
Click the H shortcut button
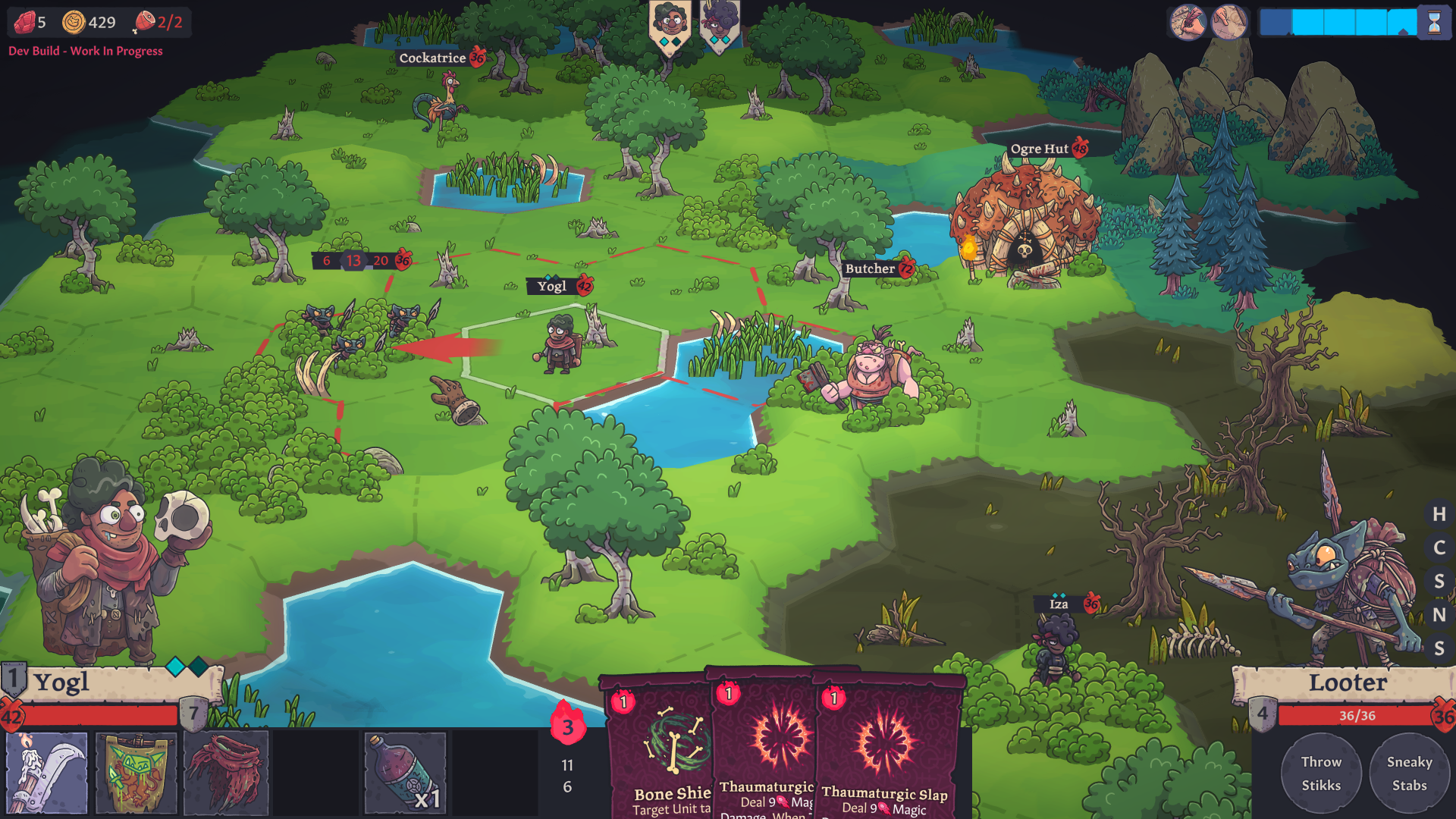click(1439, 514)
